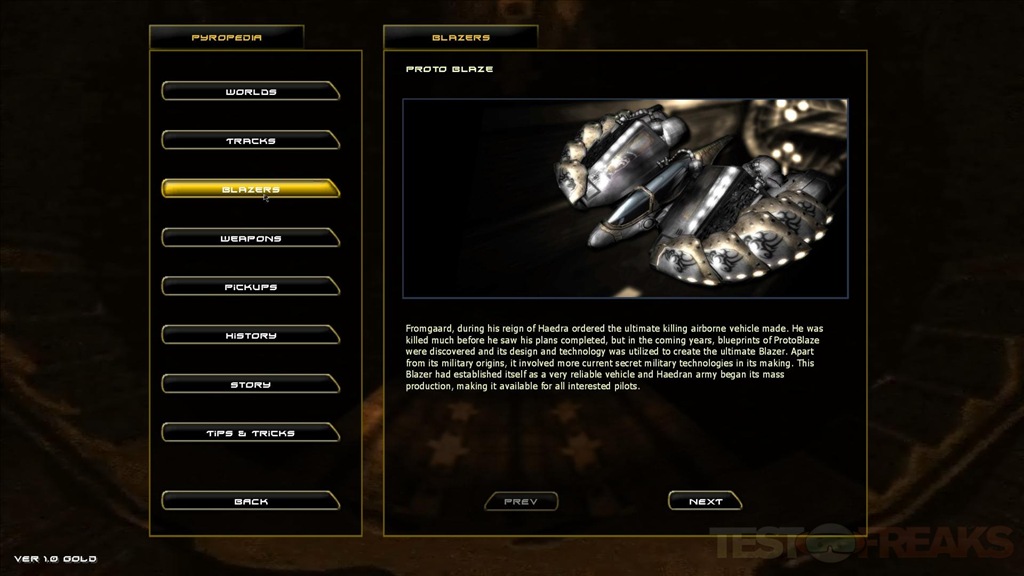
Task: Click the Proto Blaze ship image
Action: tap(625, 198)
